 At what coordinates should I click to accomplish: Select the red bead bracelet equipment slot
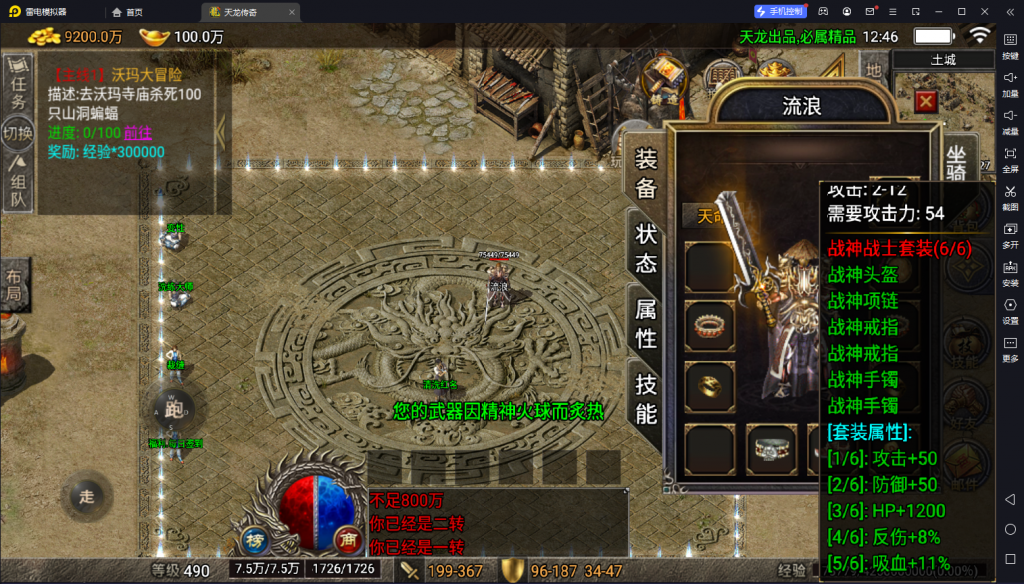(708, 323)
